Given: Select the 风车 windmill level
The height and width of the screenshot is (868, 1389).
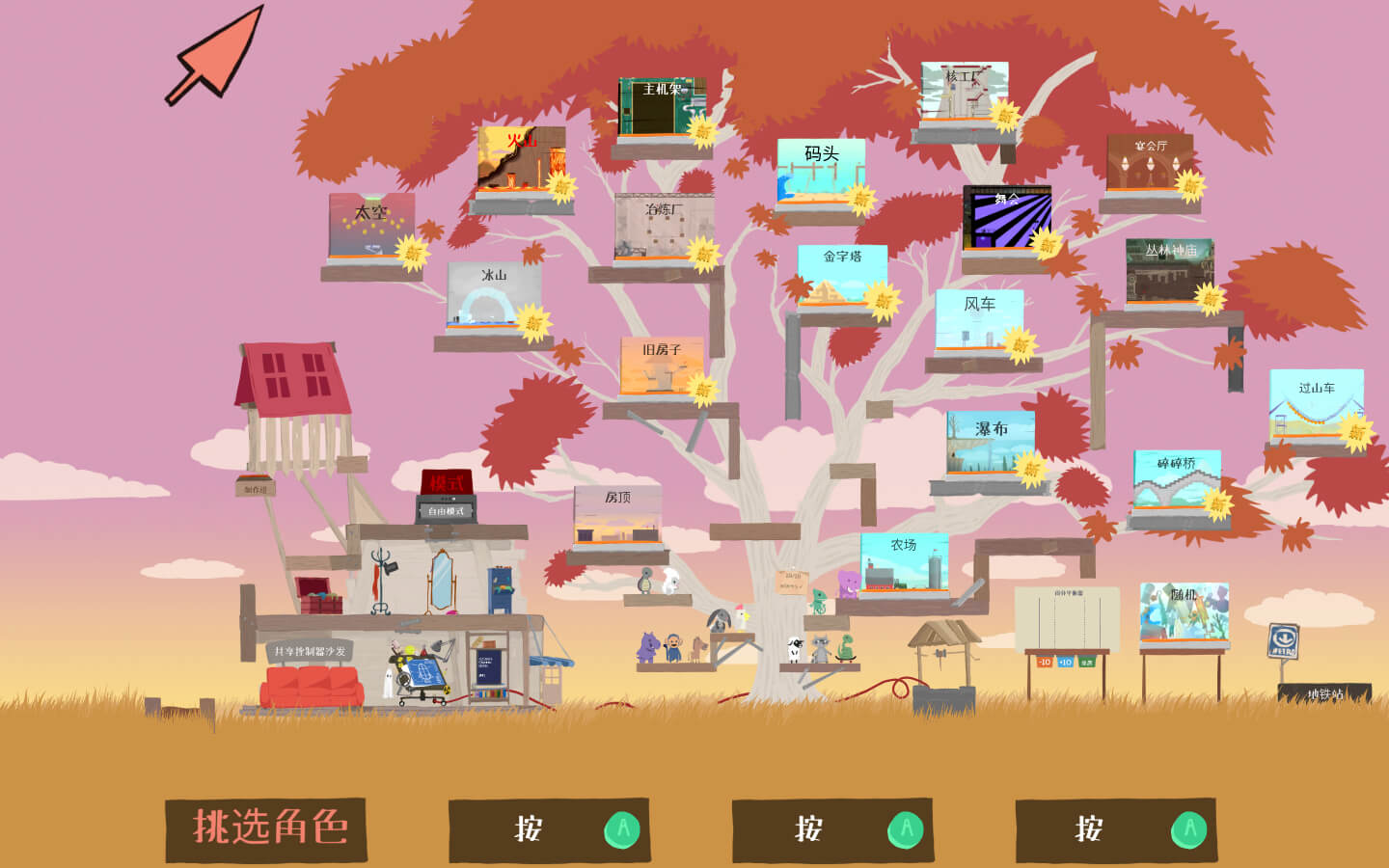Looking at the screenshot, I should pyautogui.click(x=978, y=322).
